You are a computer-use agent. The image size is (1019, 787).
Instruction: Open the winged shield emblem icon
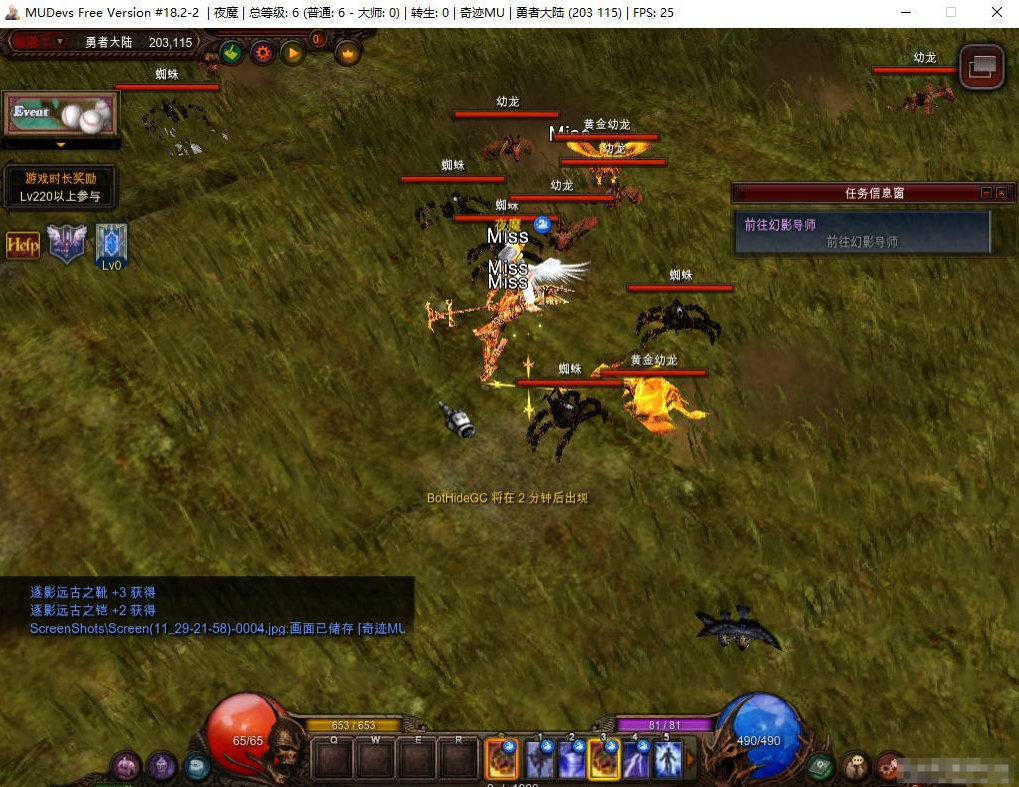coord(67,244)
